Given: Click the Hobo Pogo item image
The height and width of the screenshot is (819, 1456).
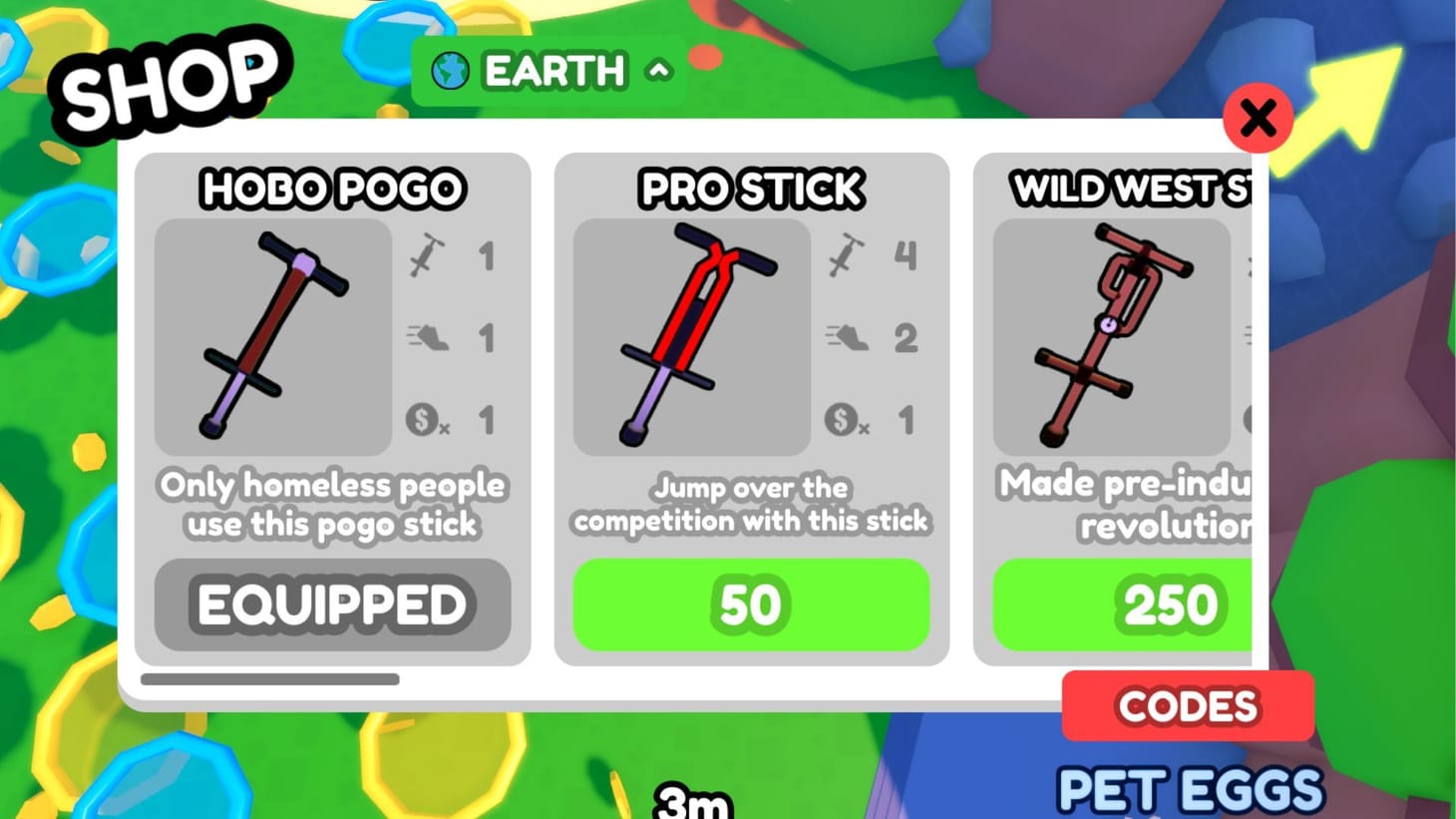Looking at the screenshot, I should click(x=272, y=338).
